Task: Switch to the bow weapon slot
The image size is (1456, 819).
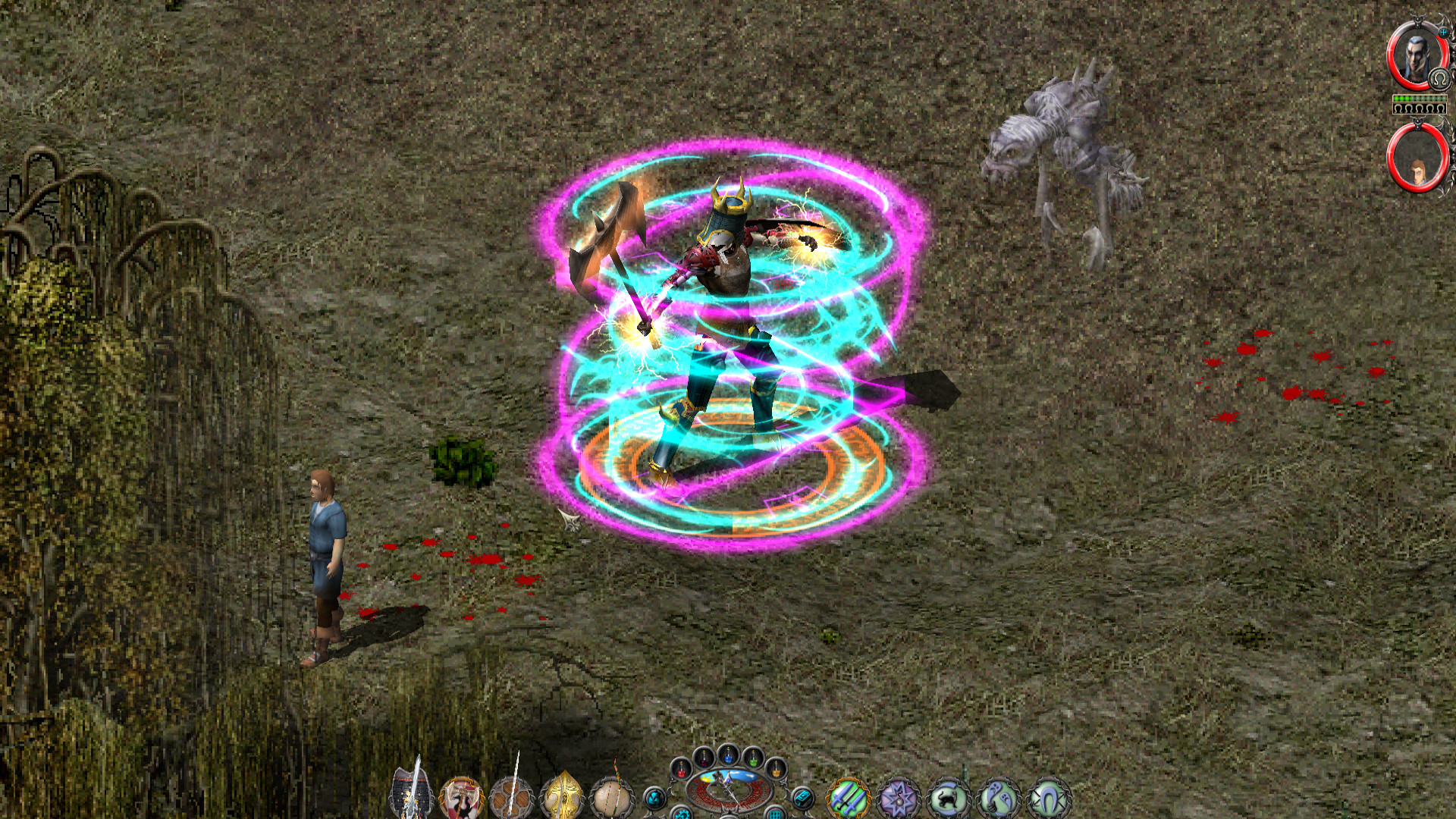Action: coord(612,798)
